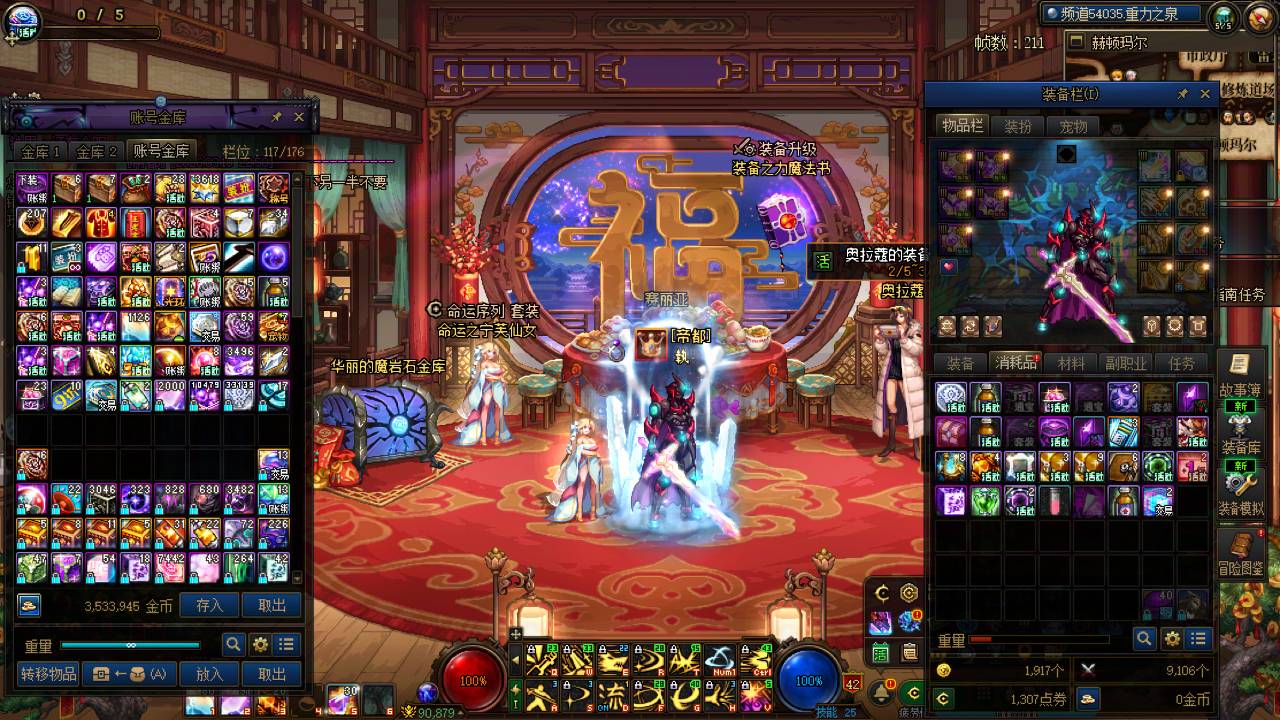Close the 装备栏 inventory window

point(1205,94)
